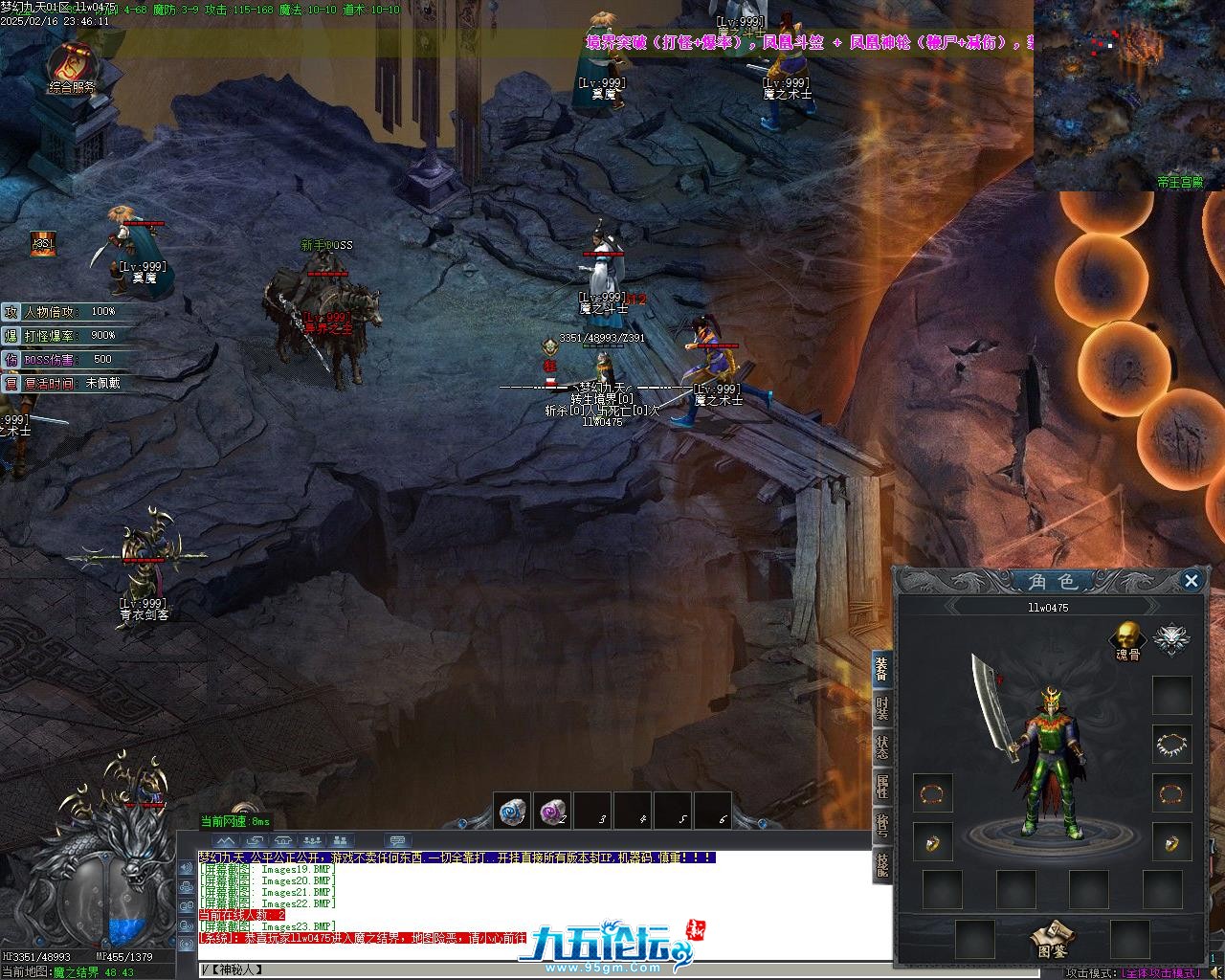Image resolution: width=1225 pixels, height=980 pixels.
Task: Click the silver wolf head emblem
Action: point(1170,638)
